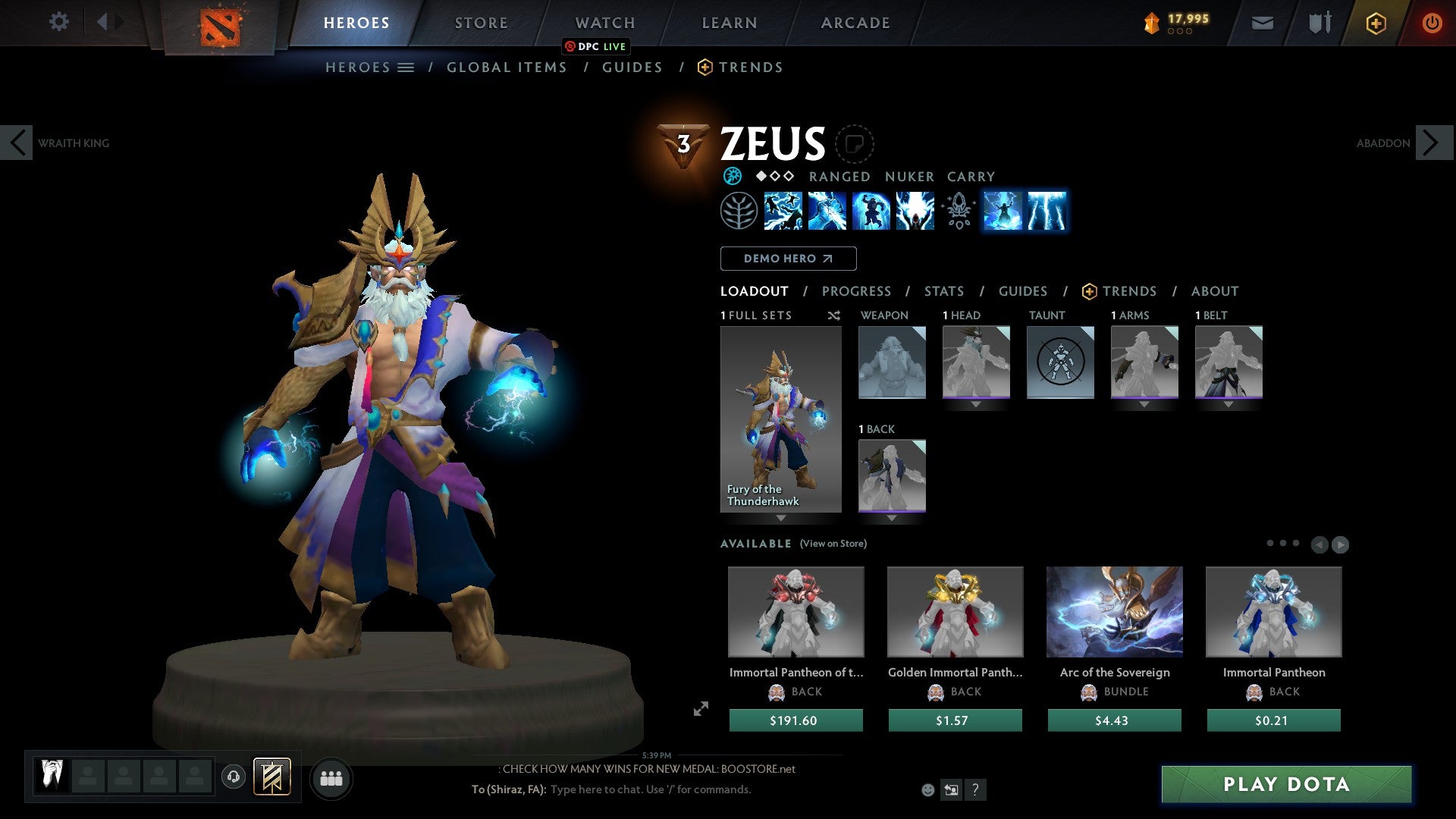Image resolution: width=1456 pixels, height=819 pixels.
Task: Purchase Arc of the Sovereign for $4.43
Action: (x=1114, y=720)
